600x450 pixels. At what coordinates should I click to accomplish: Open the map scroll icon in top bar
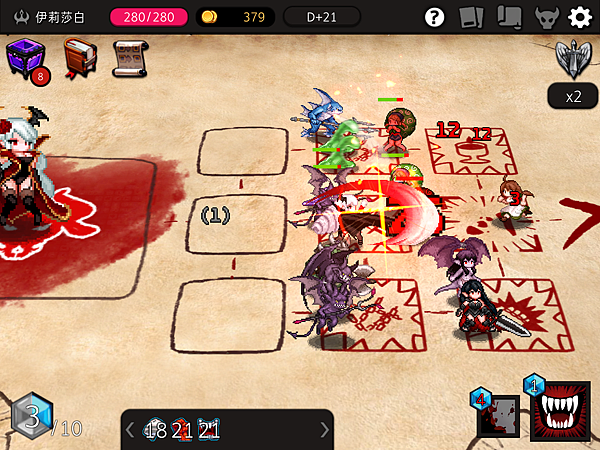coord(508,17)
